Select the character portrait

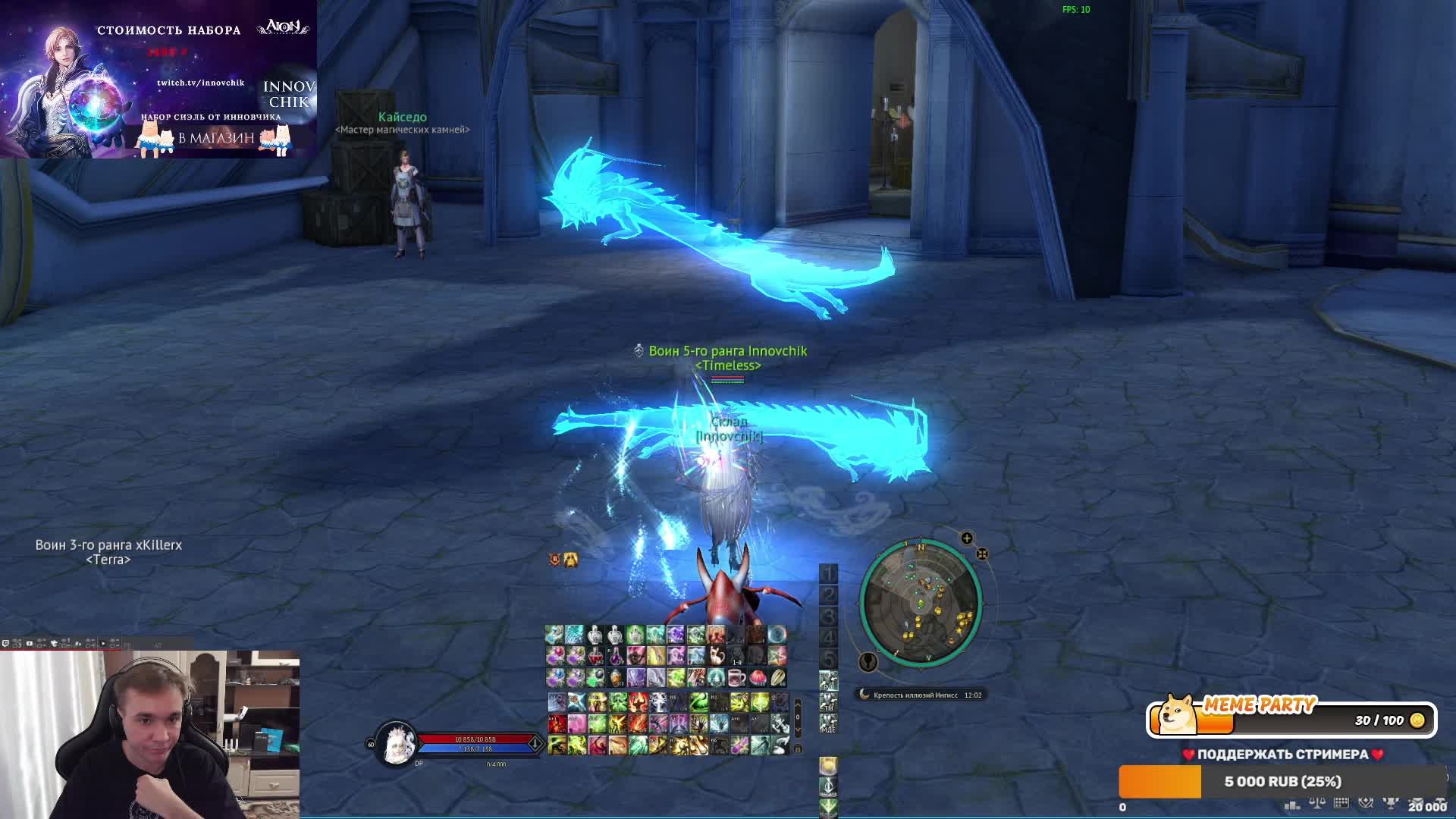[x=396, y=743]
